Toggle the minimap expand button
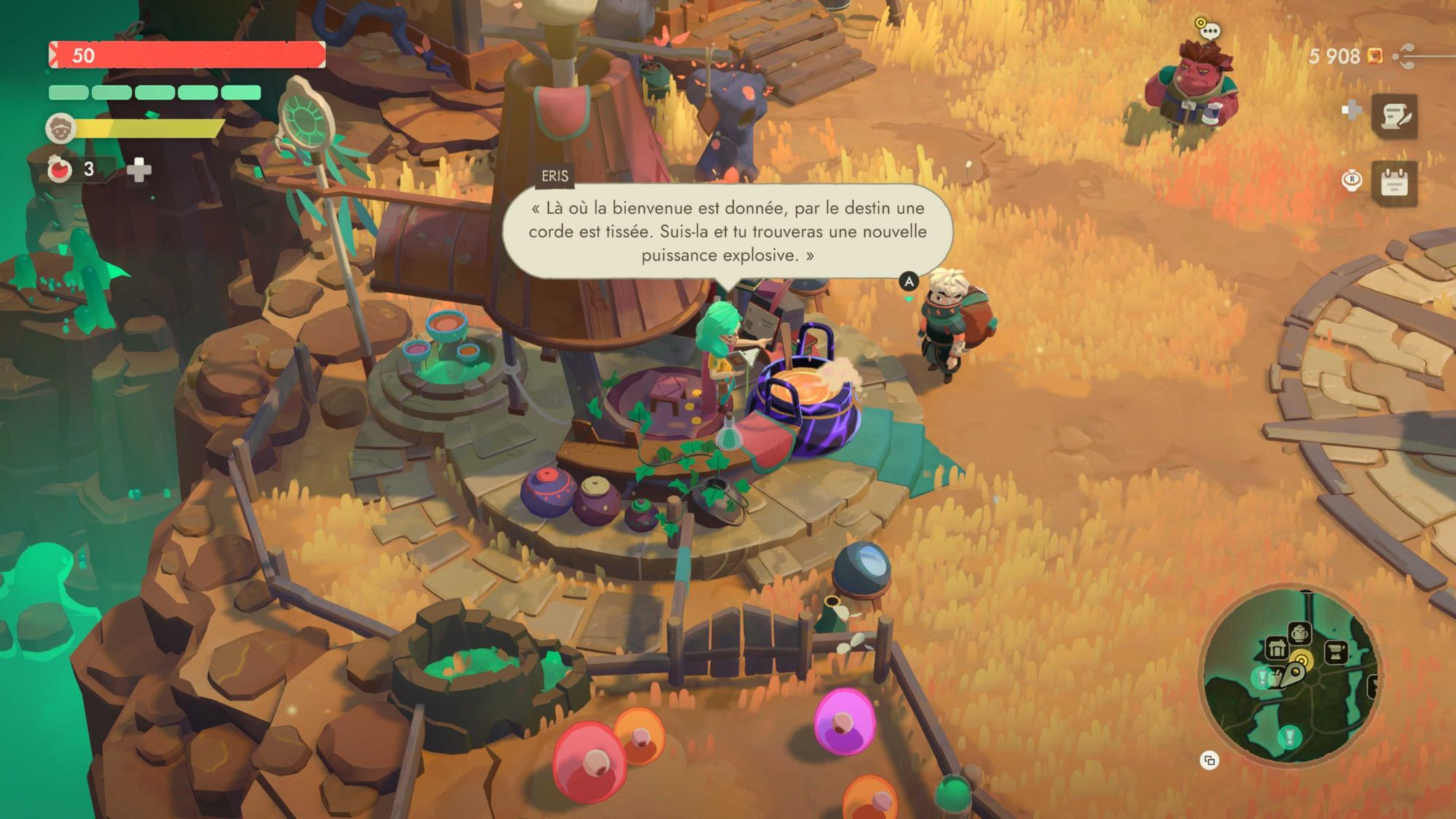Screen dimensions: 1456x819 click(1209, 761)
